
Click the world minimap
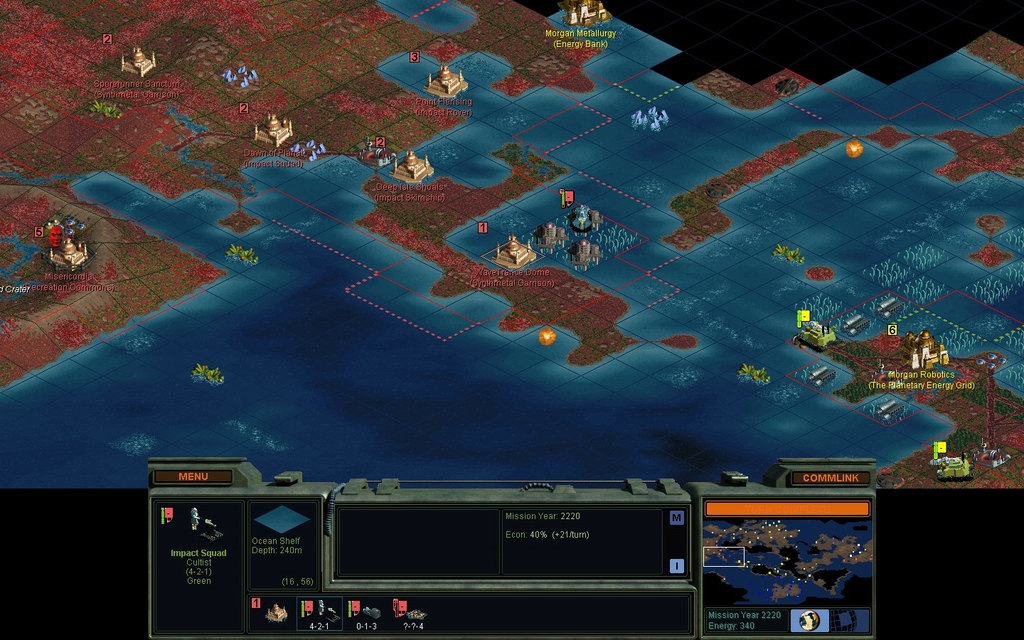(787, 559)
